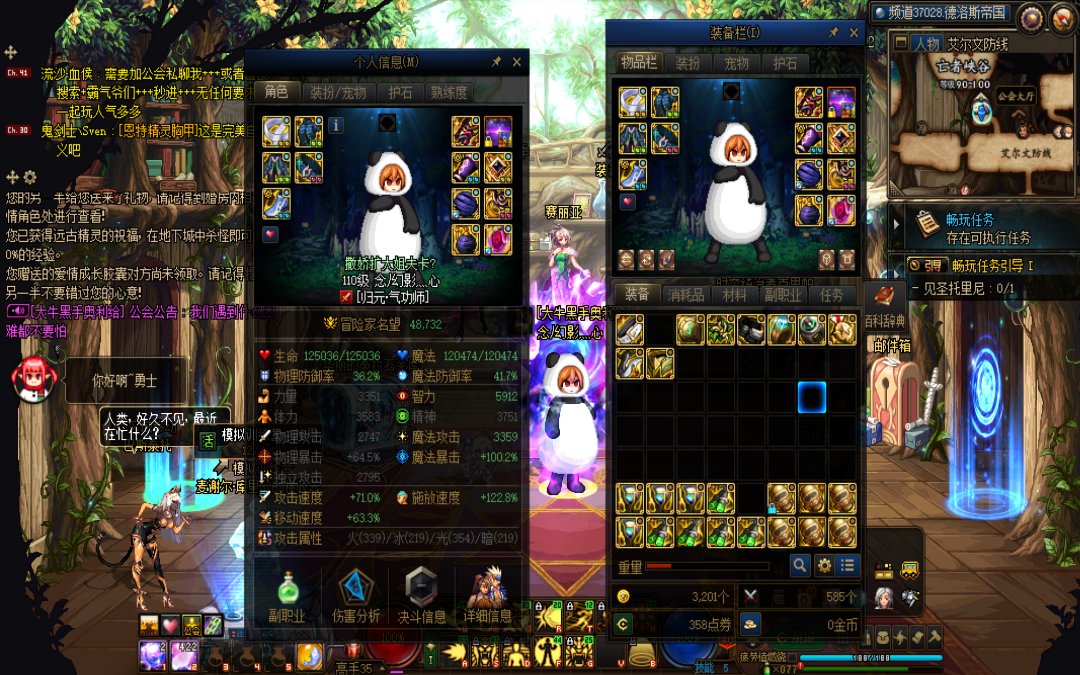Select the 人物 tab above the minimap

point(926,44)
